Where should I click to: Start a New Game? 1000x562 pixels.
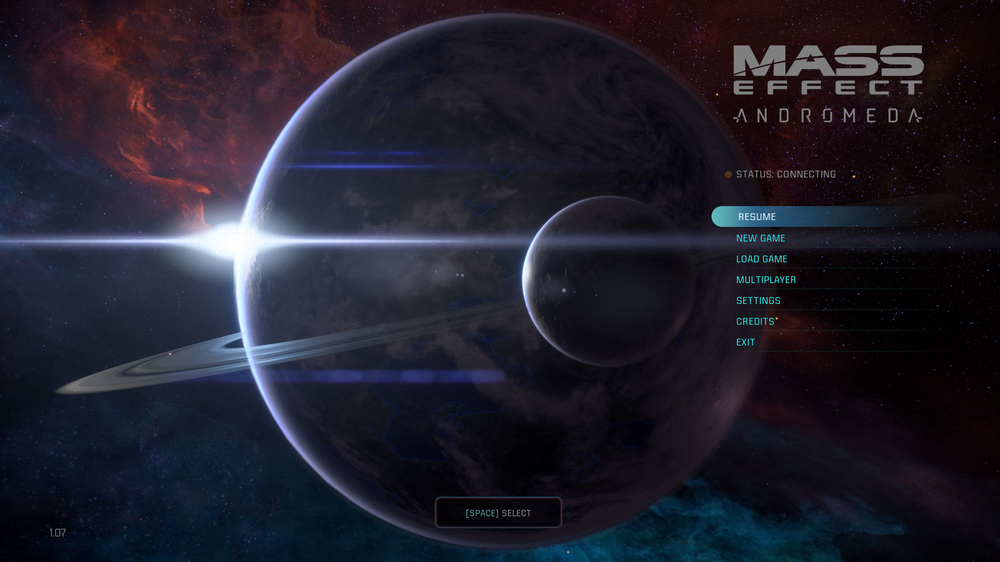[x=761, y=238]
